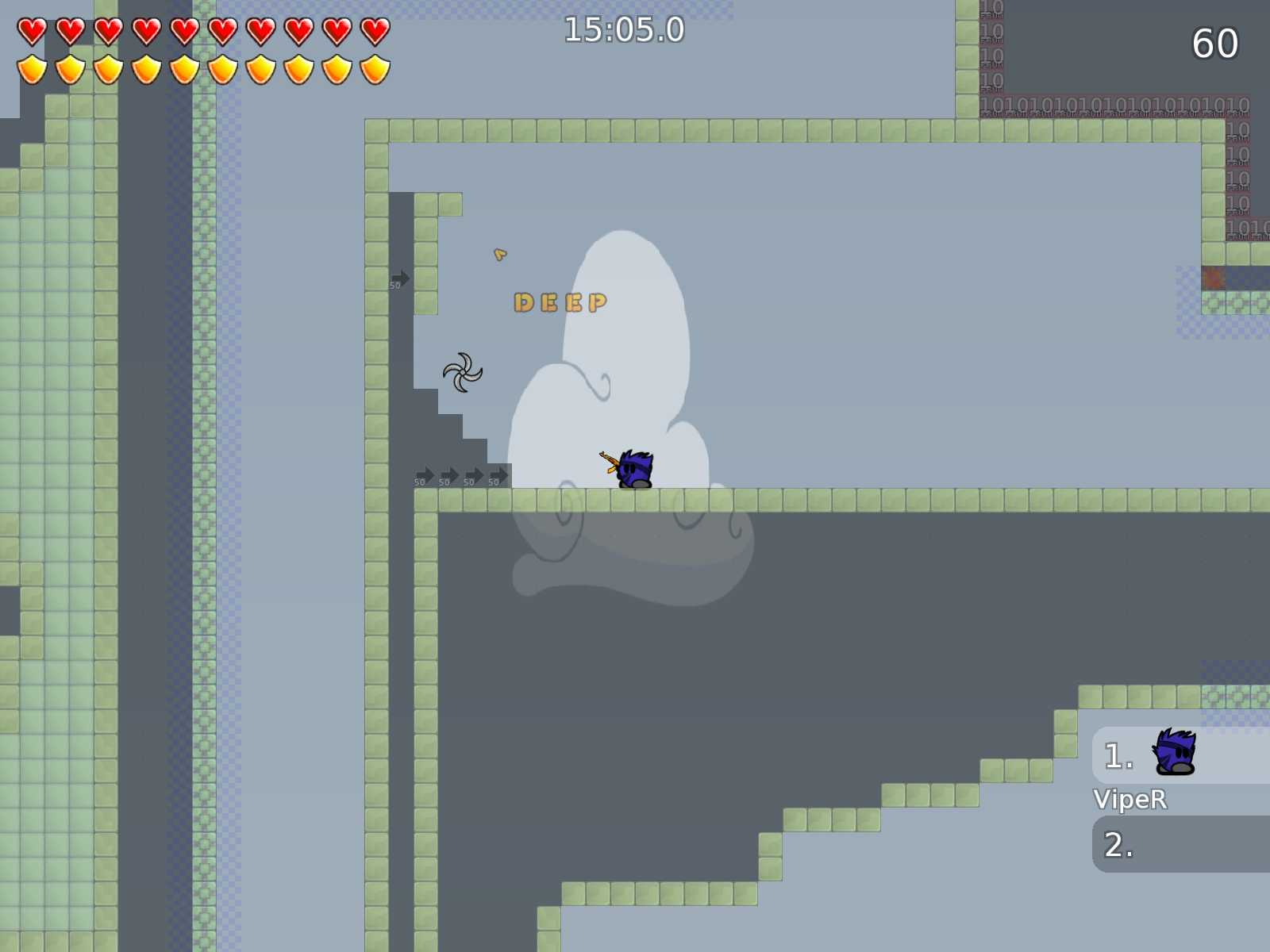The width and height of the screenshot is (1270, 952).
Task: Click the spinning shuriken pickup
Action: [463, 373]
